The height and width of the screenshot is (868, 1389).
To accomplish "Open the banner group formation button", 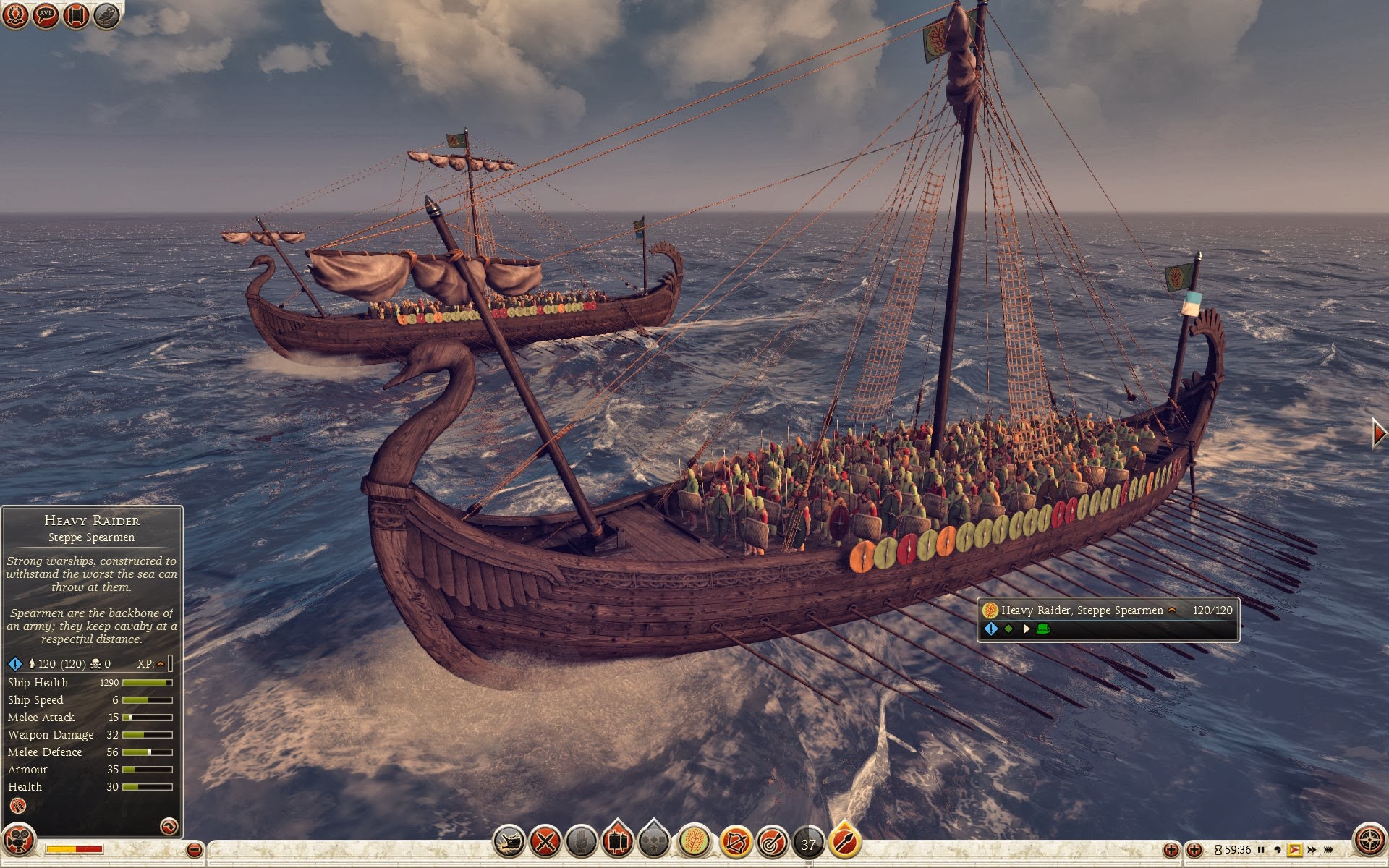I will (617, 842).
